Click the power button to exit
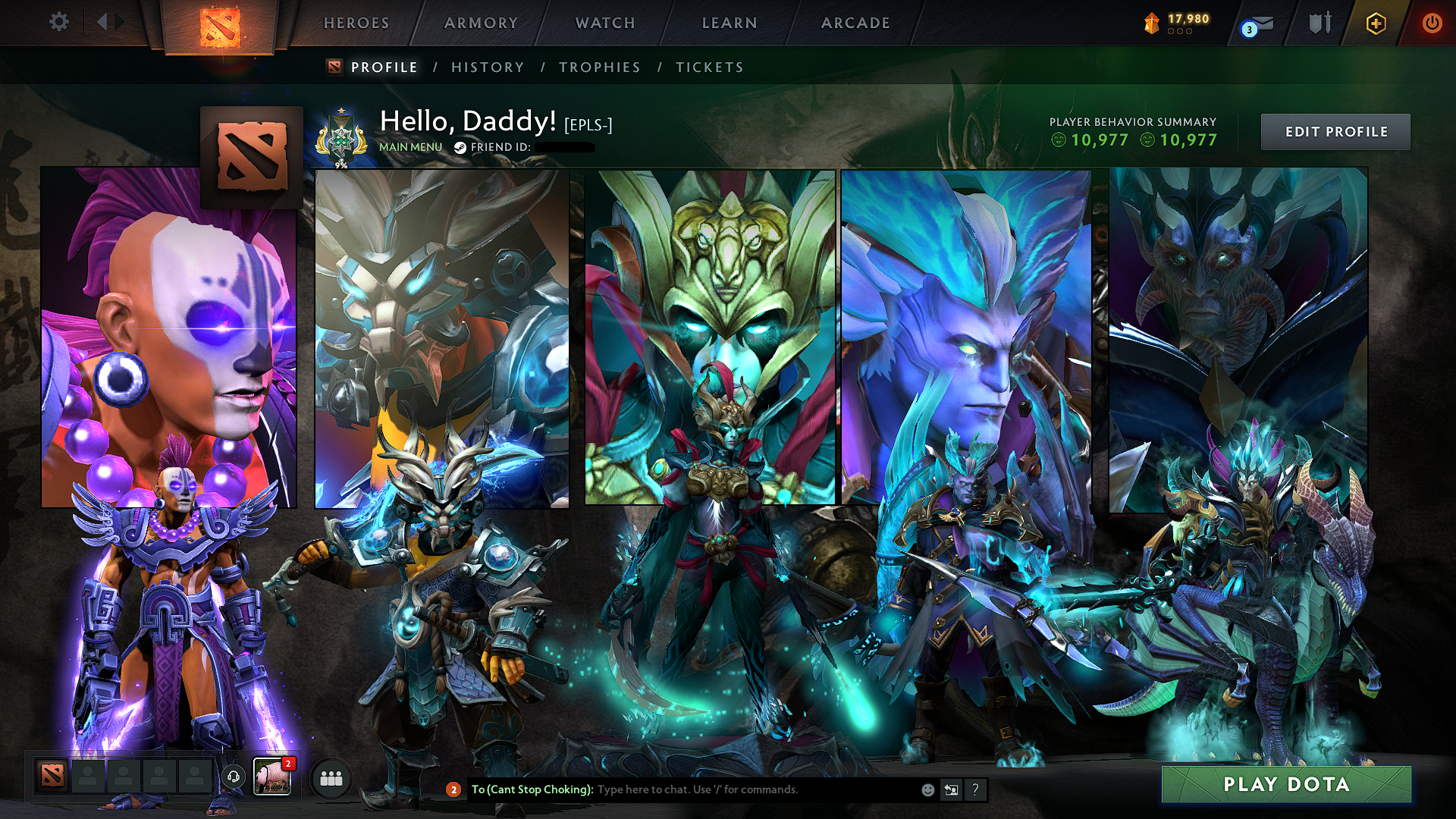 pos(1432,23)
